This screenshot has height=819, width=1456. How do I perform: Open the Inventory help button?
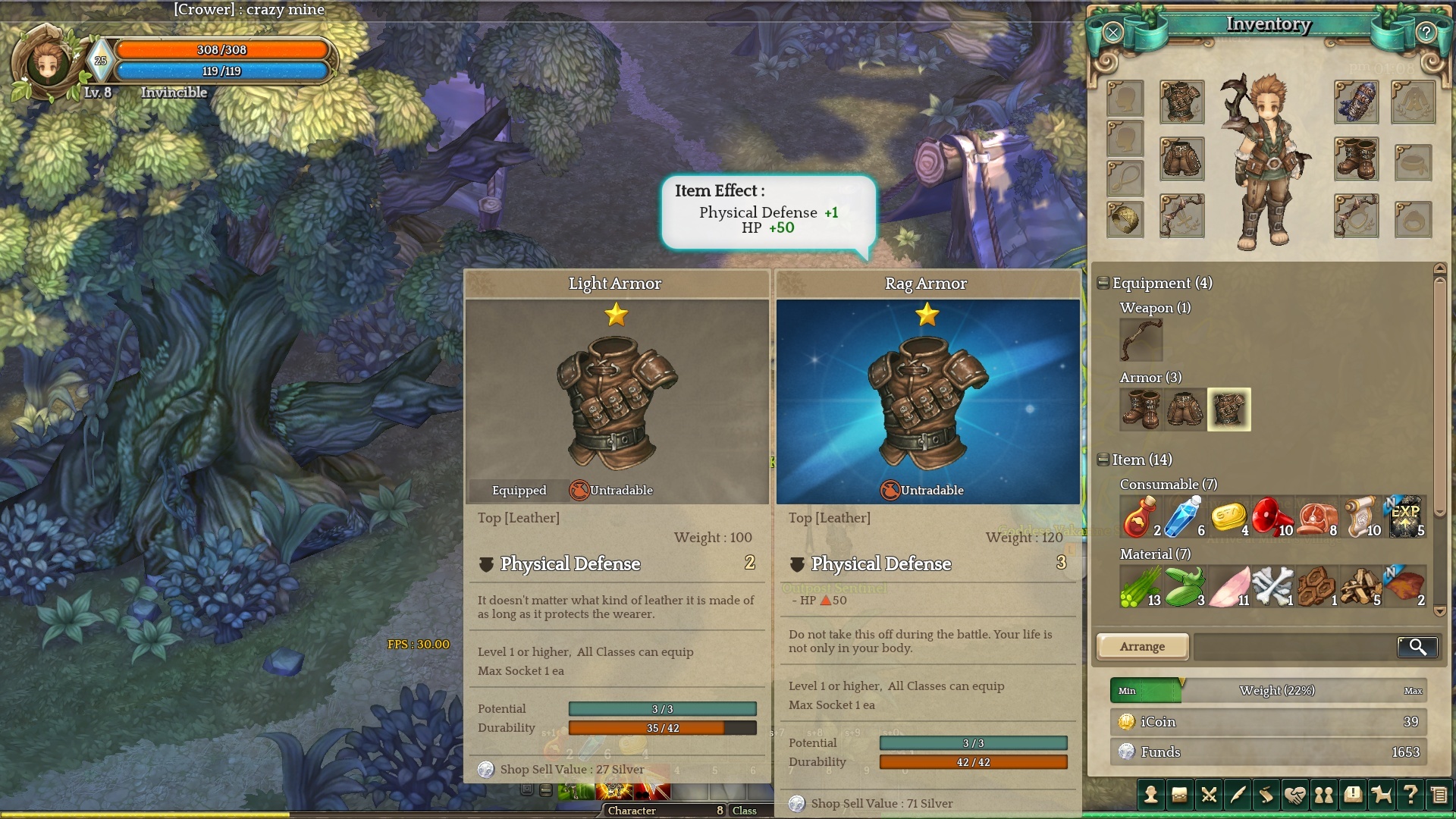[1426, 32]
